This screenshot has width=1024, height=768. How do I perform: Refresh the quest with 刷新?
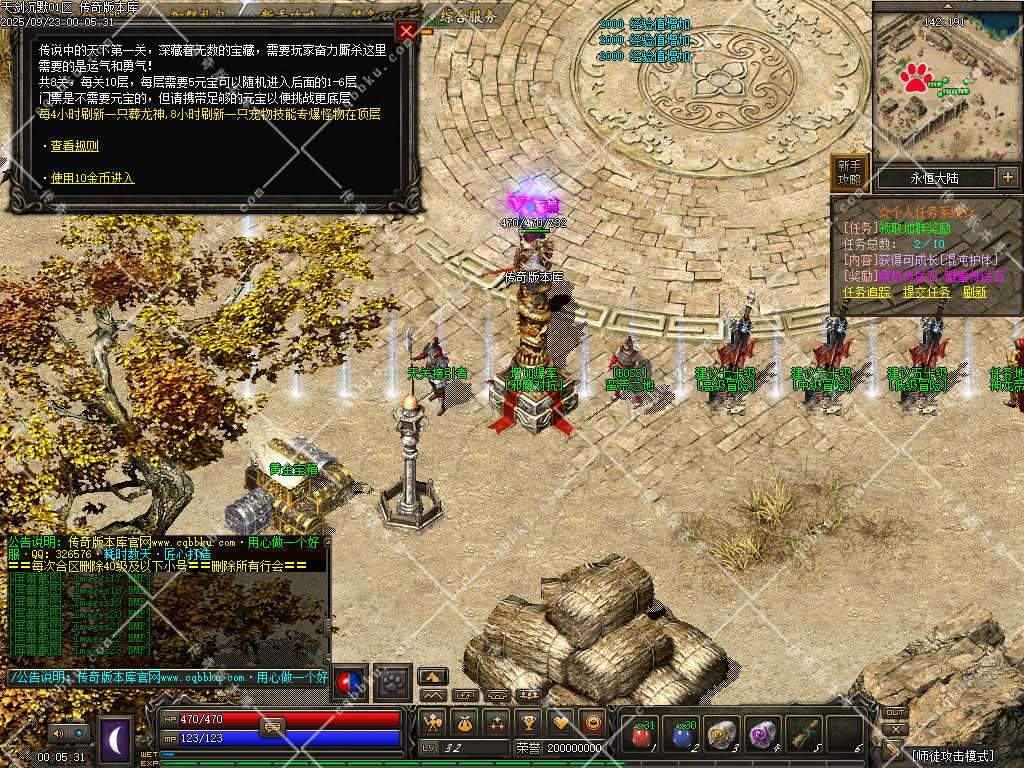click(x=975, y=292)
